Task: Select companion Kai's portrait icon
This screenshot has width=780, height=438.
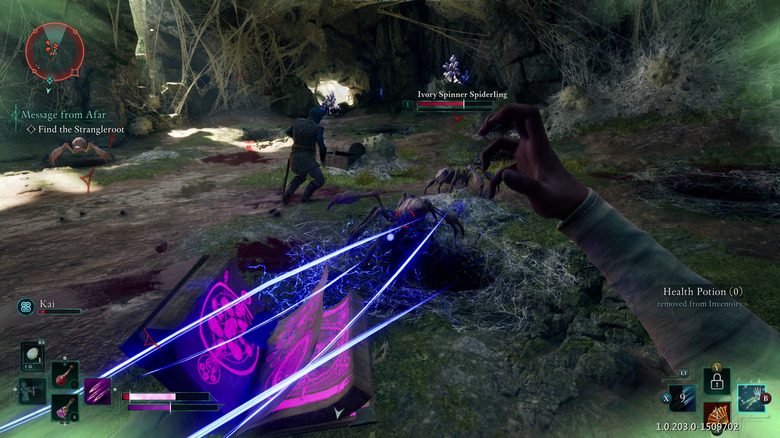Action: pos(26,306)
